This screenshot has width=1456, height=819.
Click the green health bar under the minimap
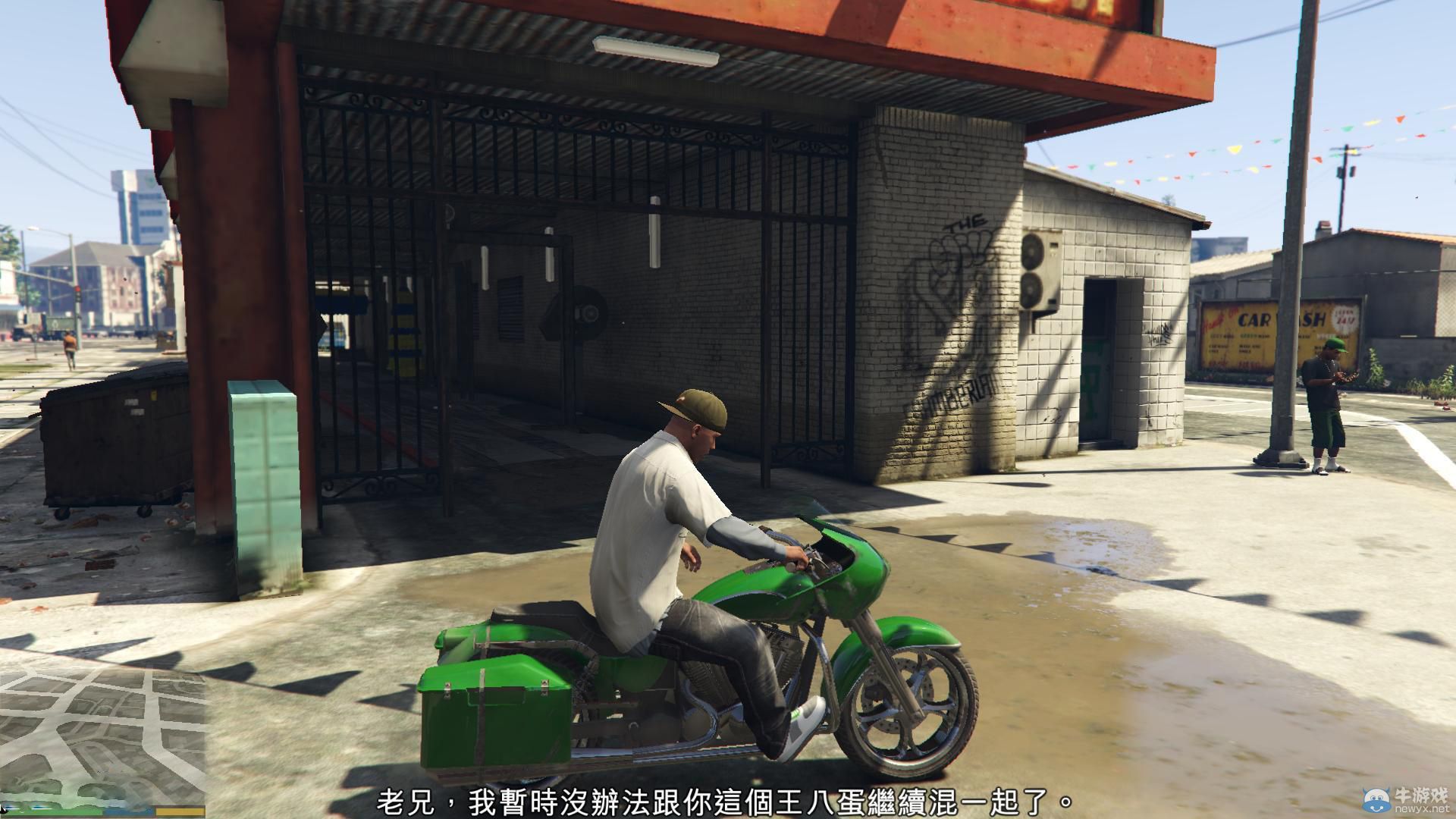click(x=53, y=811)
